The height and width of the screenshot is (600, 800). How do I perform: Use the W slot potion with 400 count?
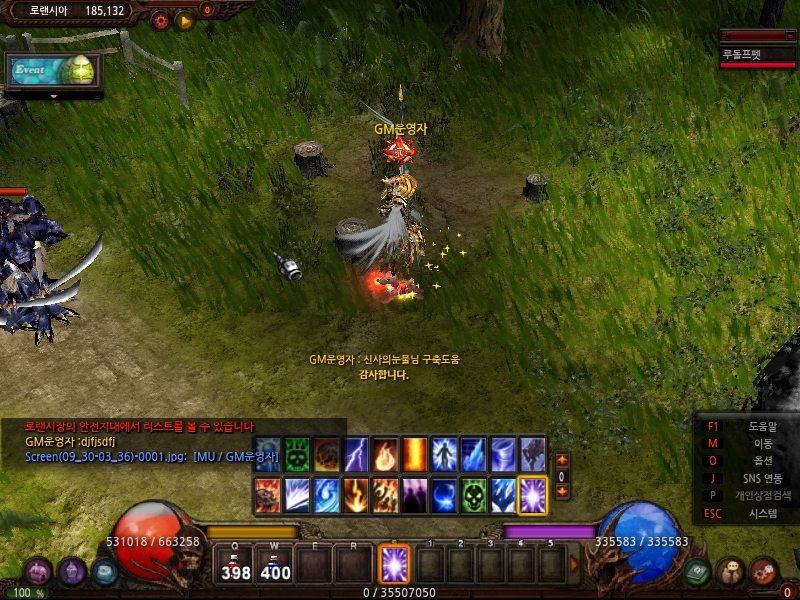pos(275,565)
